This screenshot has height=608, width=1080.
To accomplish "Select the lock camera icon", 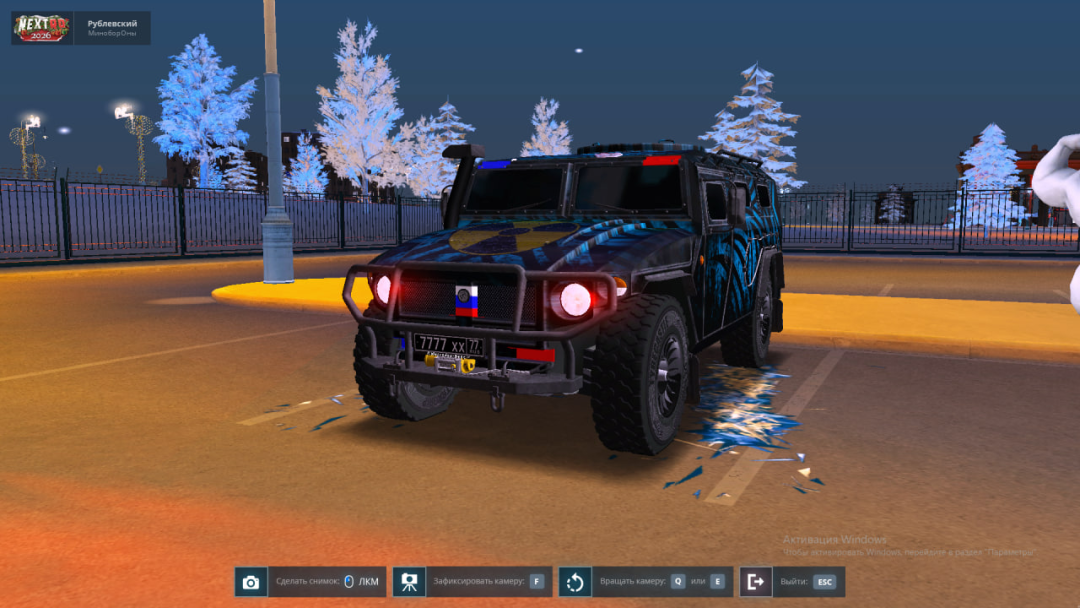I will (409, 582).
